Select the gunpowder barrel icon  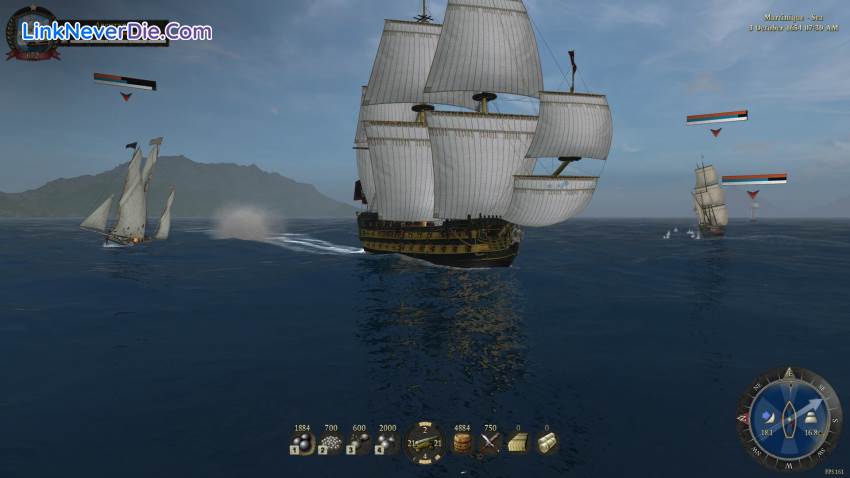coord(462,443)
